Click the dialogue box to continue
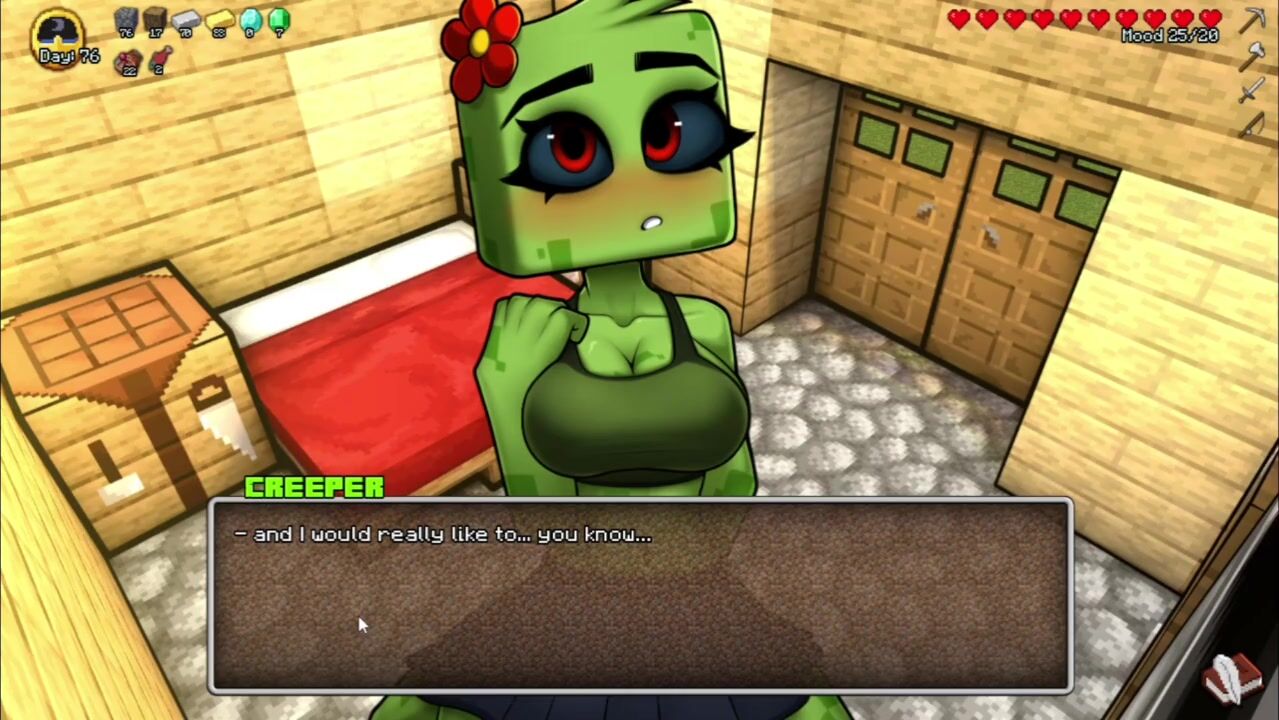 [640, 595]
